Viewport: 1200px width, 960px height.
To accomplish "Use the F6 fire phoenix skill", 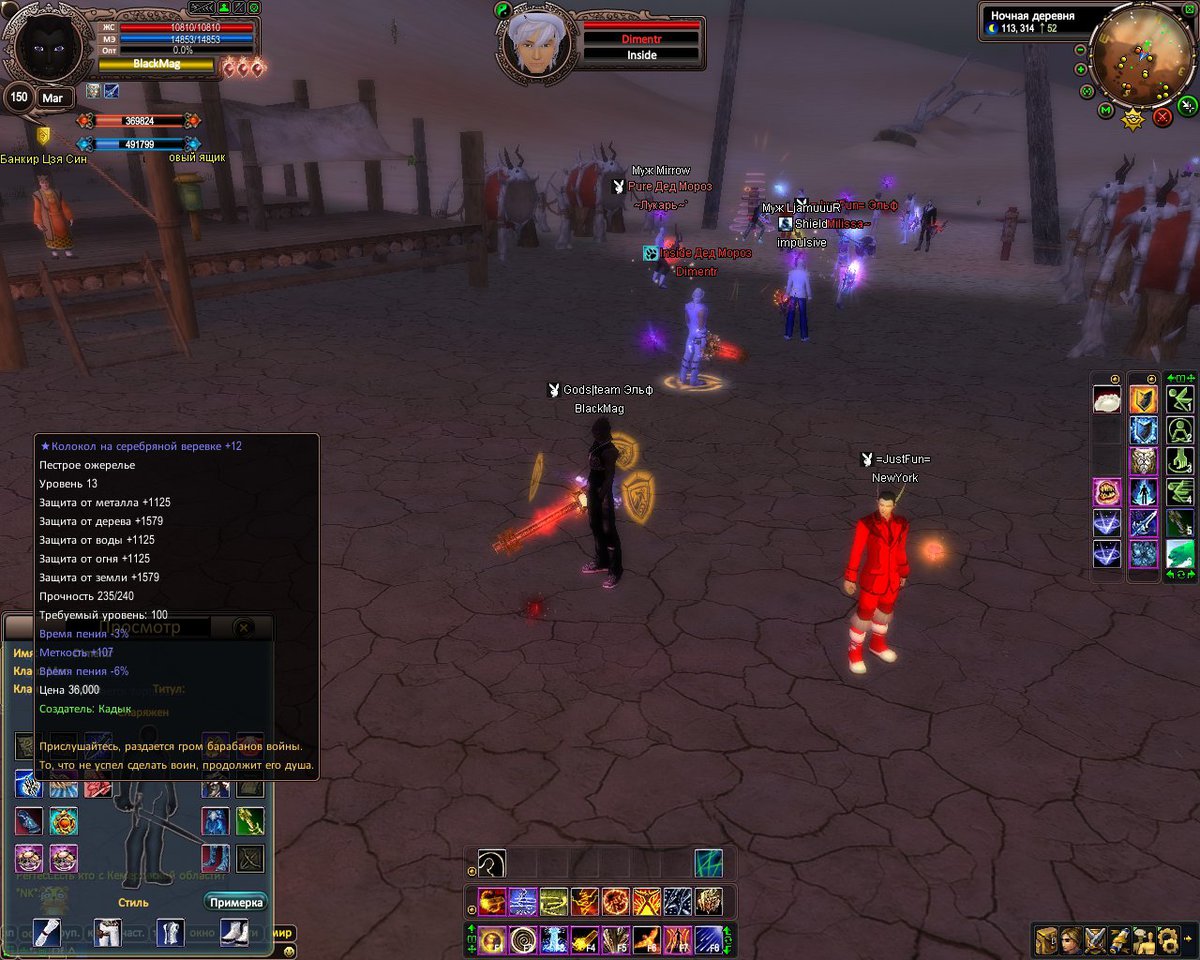I will (646, 940).
